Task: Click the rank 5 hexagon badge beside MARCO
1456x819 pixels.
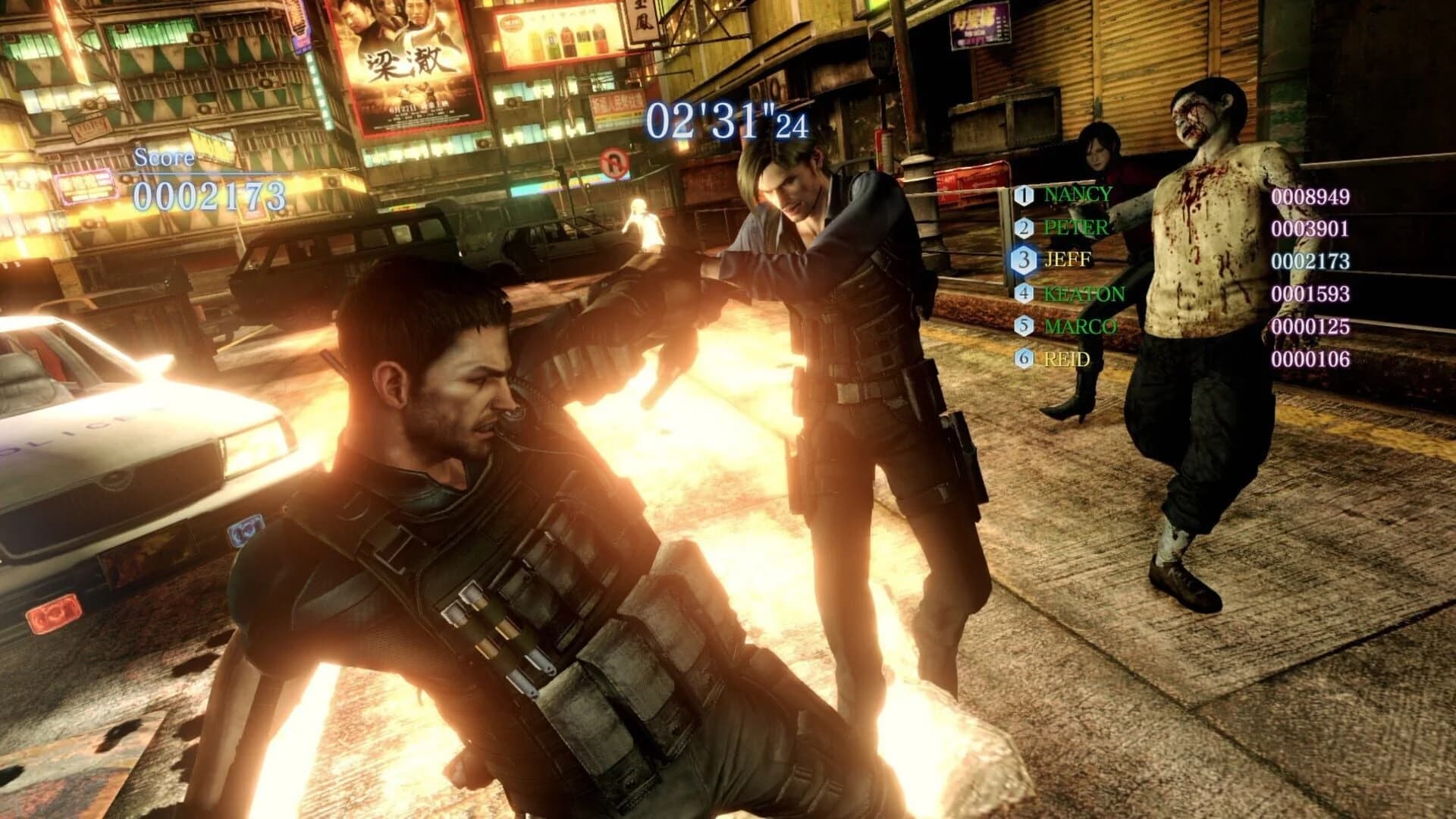Action: pos(1023,326)
